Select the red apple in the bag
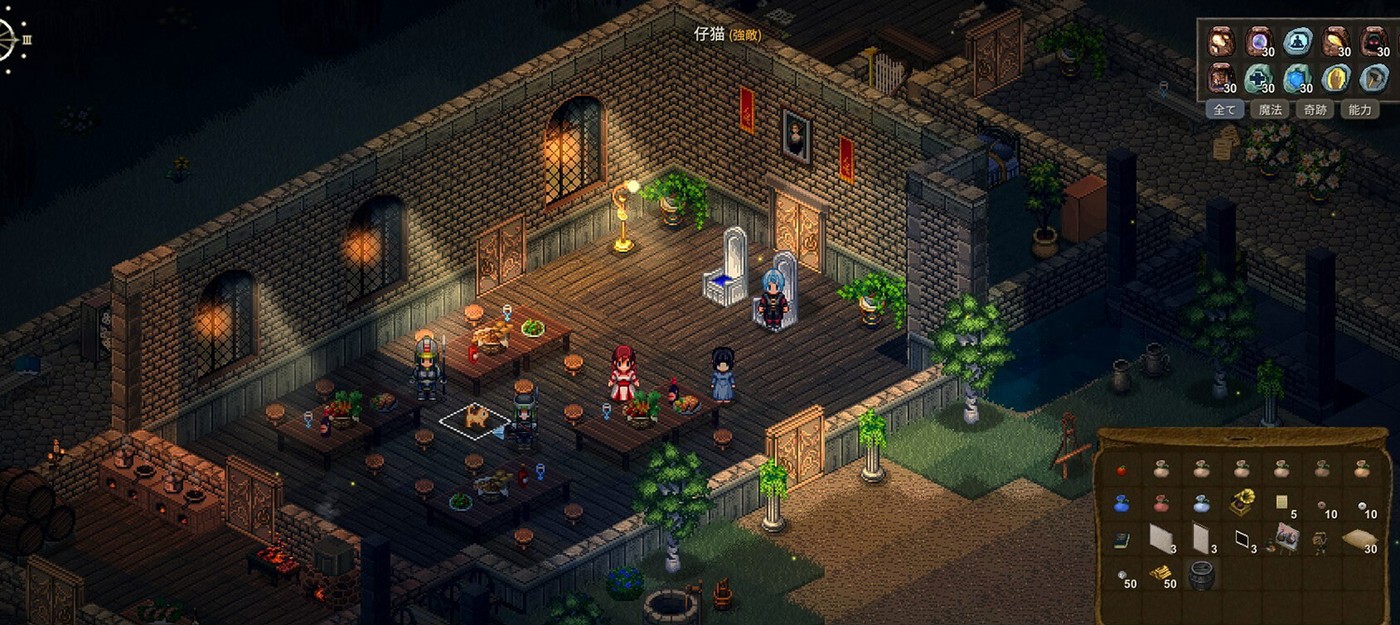 point(1121,469)
